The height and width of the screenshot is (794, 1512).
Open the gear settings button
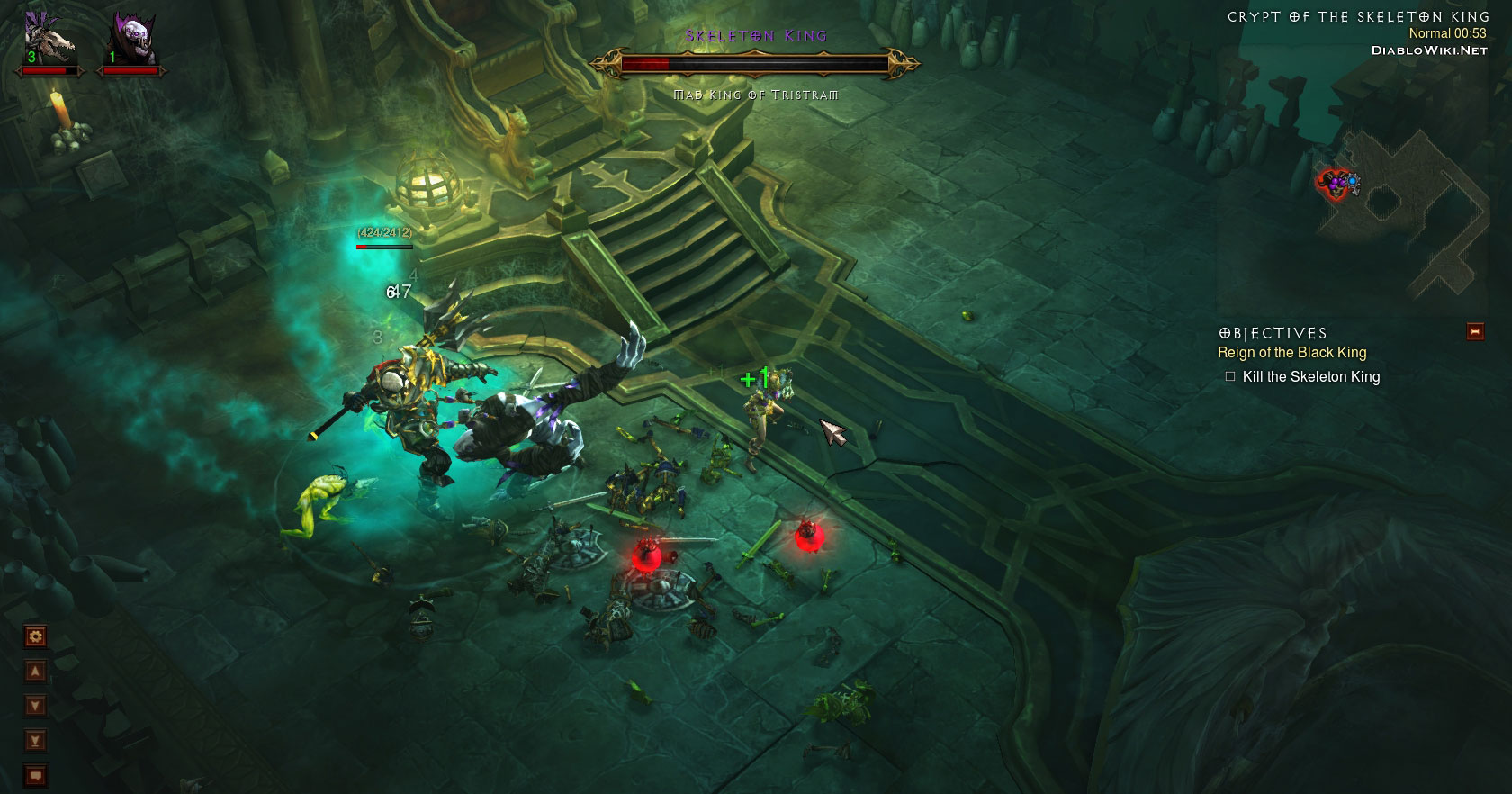tap(35, 637)
